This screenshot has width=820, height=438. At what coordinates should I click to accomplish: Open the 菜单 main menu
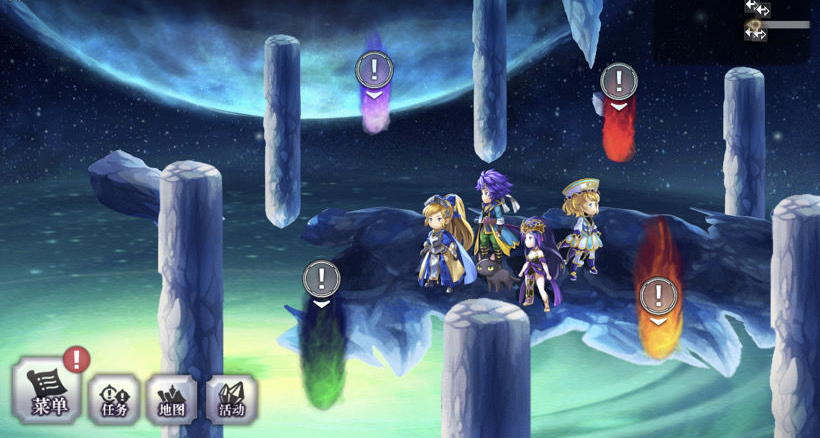click(x=46, y=392)
